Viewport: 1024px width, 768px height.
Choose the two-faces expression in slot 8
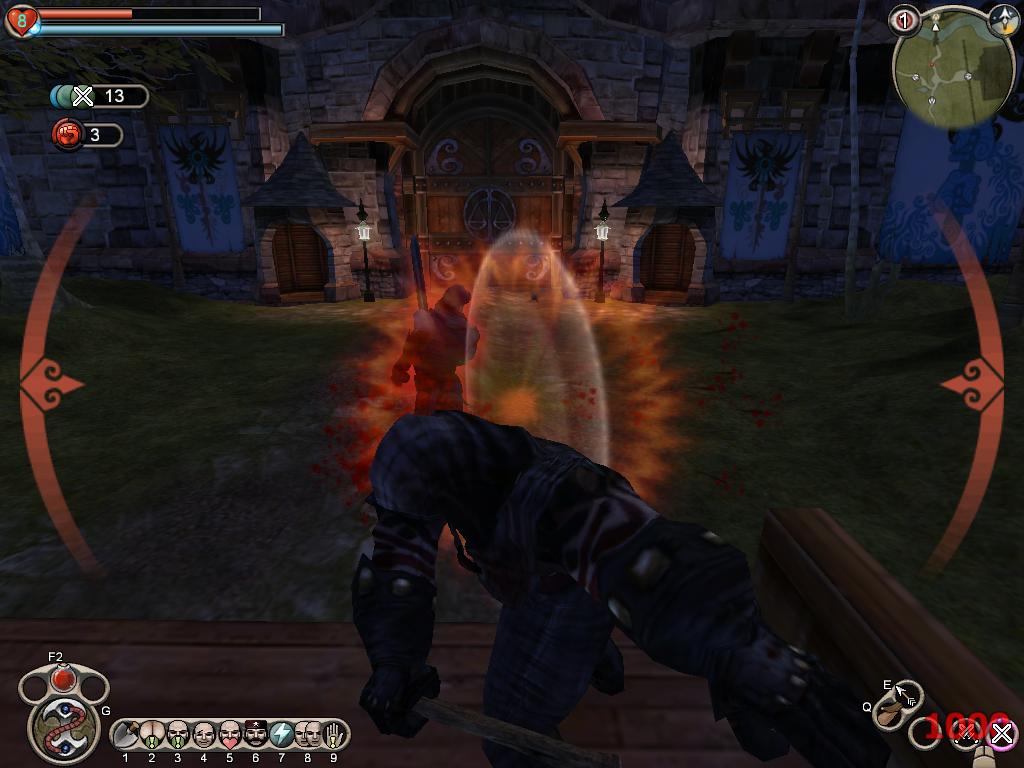308,735
